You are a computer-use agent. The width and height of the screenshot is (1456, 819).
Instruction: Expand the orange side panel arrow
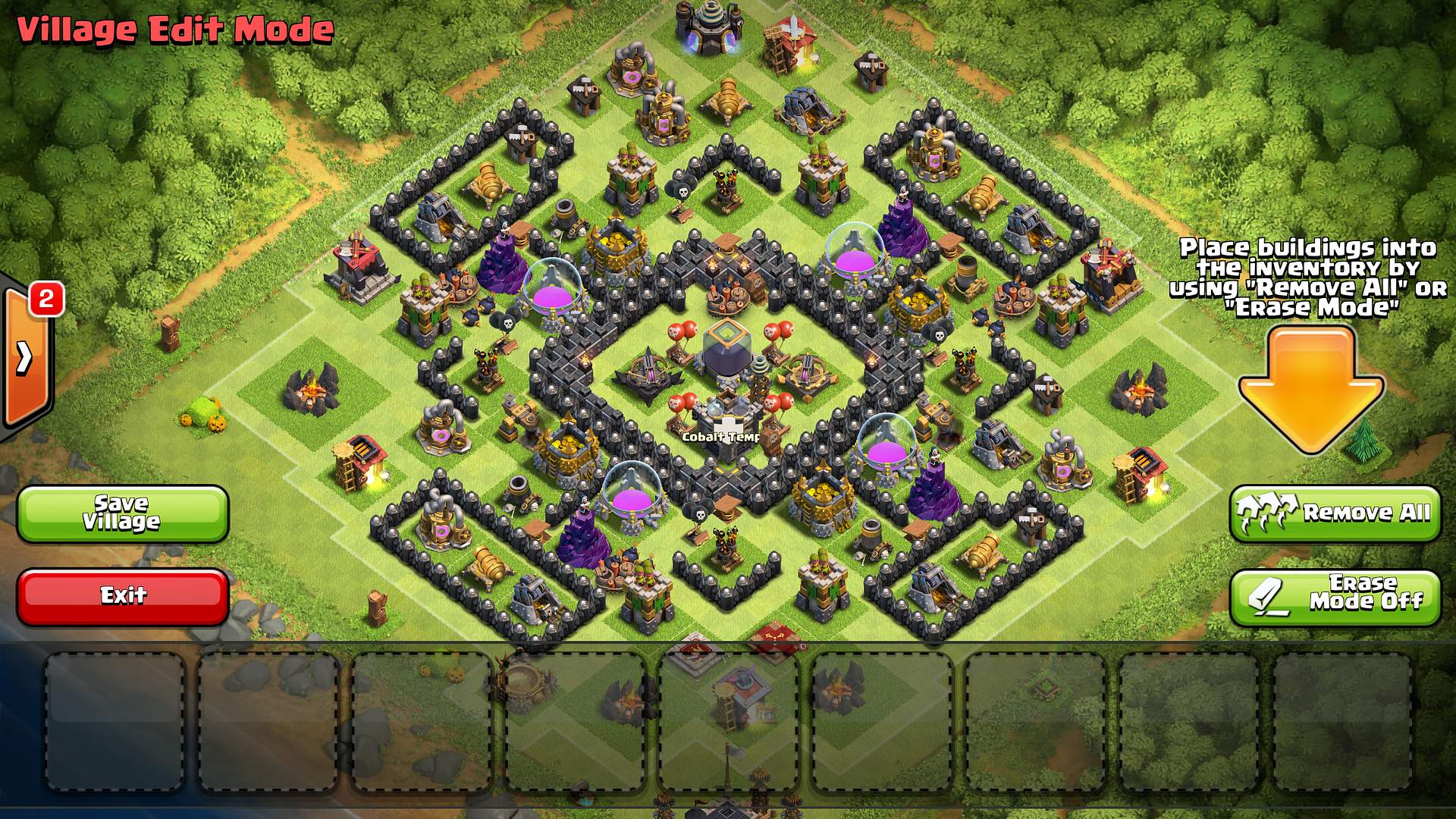(x=26, y=358)
